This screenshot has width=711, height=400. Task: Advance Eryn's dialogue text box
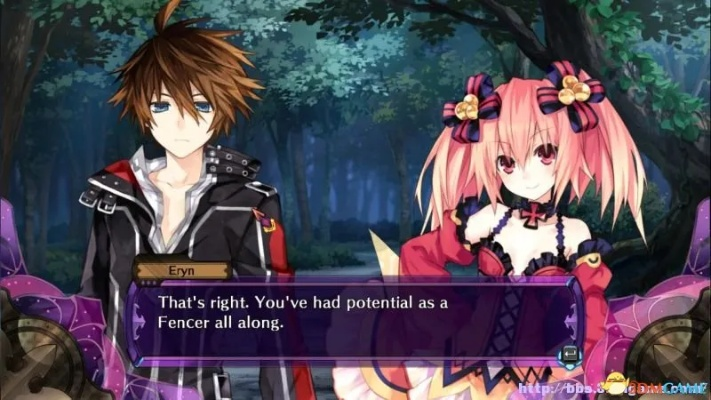click(x=569, y=351)
